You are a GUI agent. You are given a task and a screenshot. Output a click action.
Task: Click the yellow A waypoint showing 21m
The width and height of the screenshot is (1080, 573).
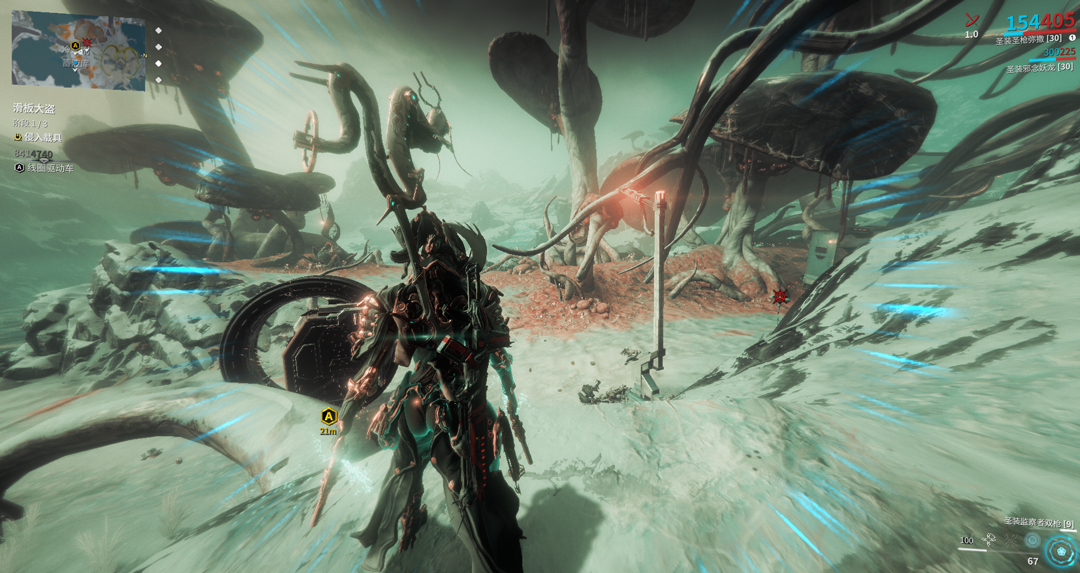point(328,417)
